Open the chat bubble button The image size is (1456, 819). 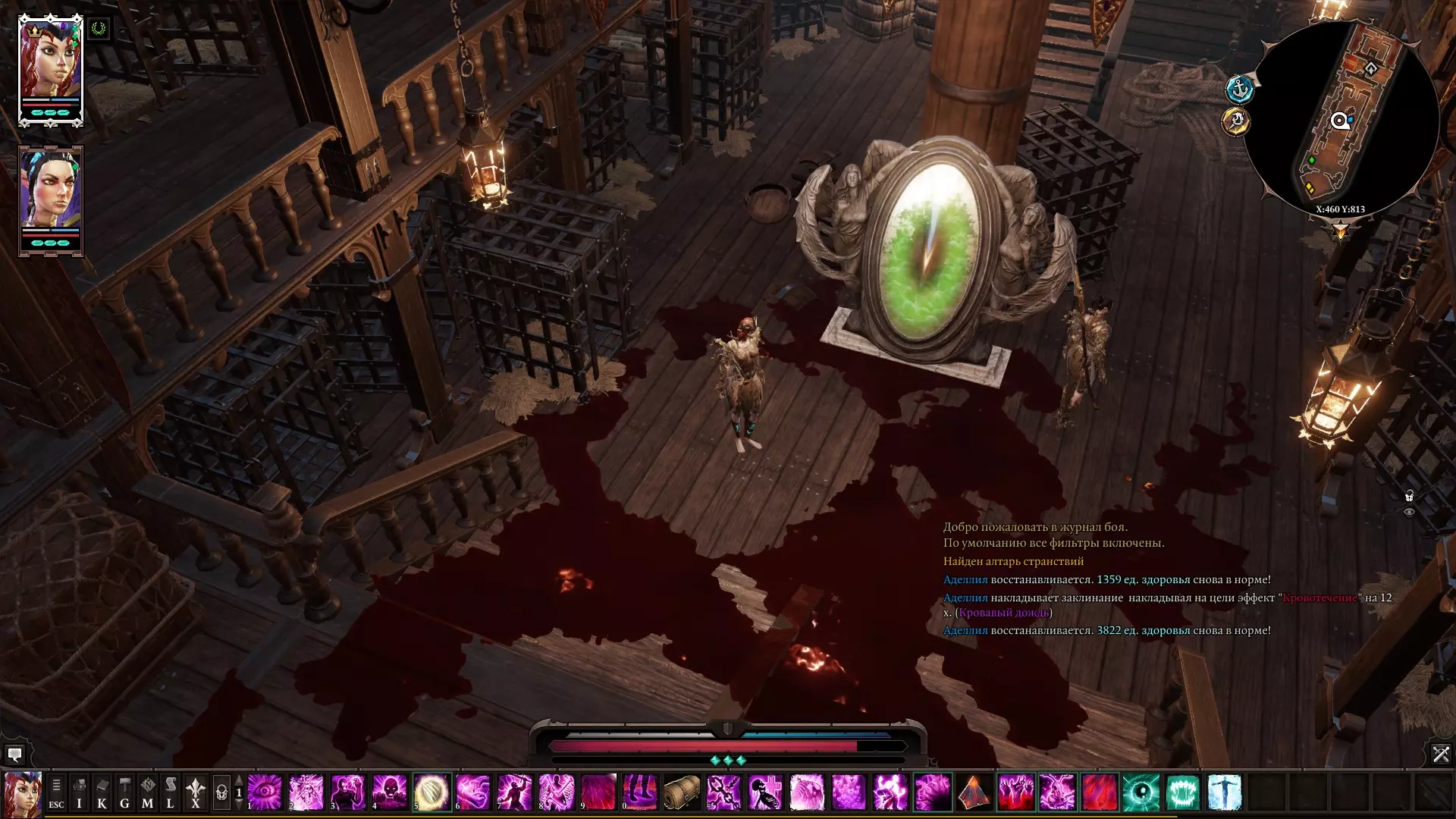tap(14, 755)
